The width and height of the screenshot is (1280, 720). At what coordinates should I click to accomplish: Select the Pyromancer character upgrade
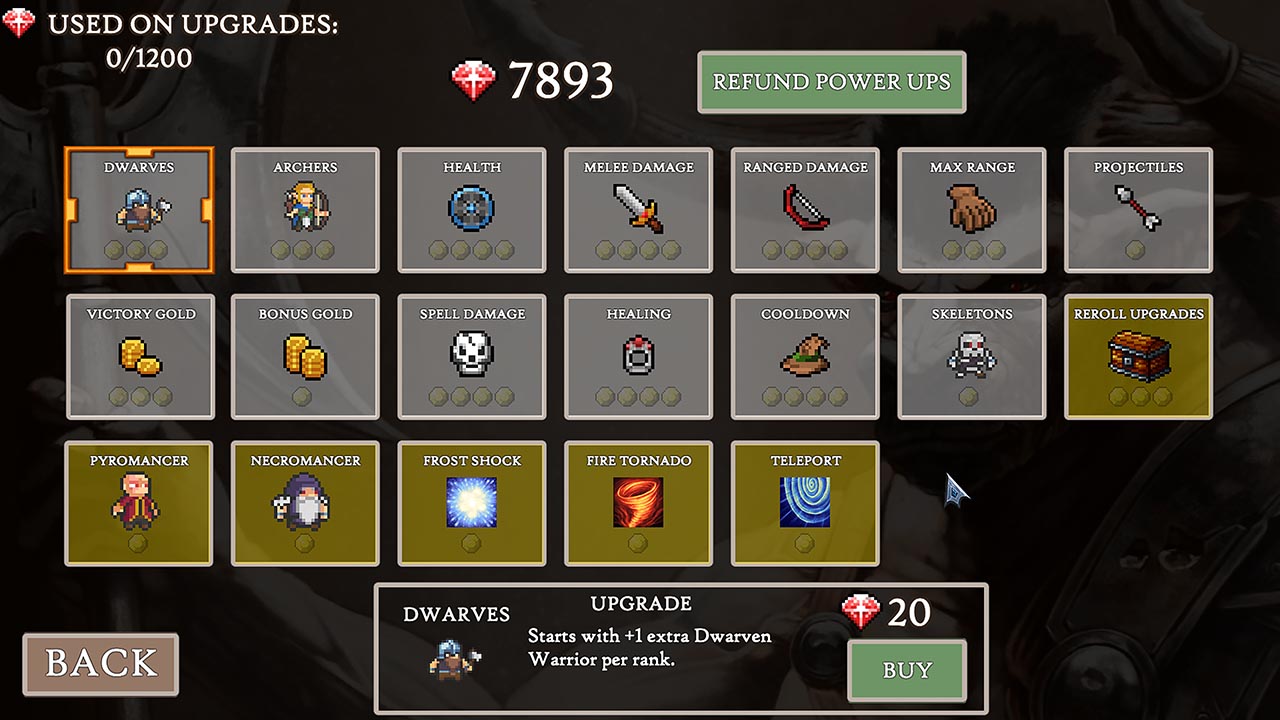point(138,503)
